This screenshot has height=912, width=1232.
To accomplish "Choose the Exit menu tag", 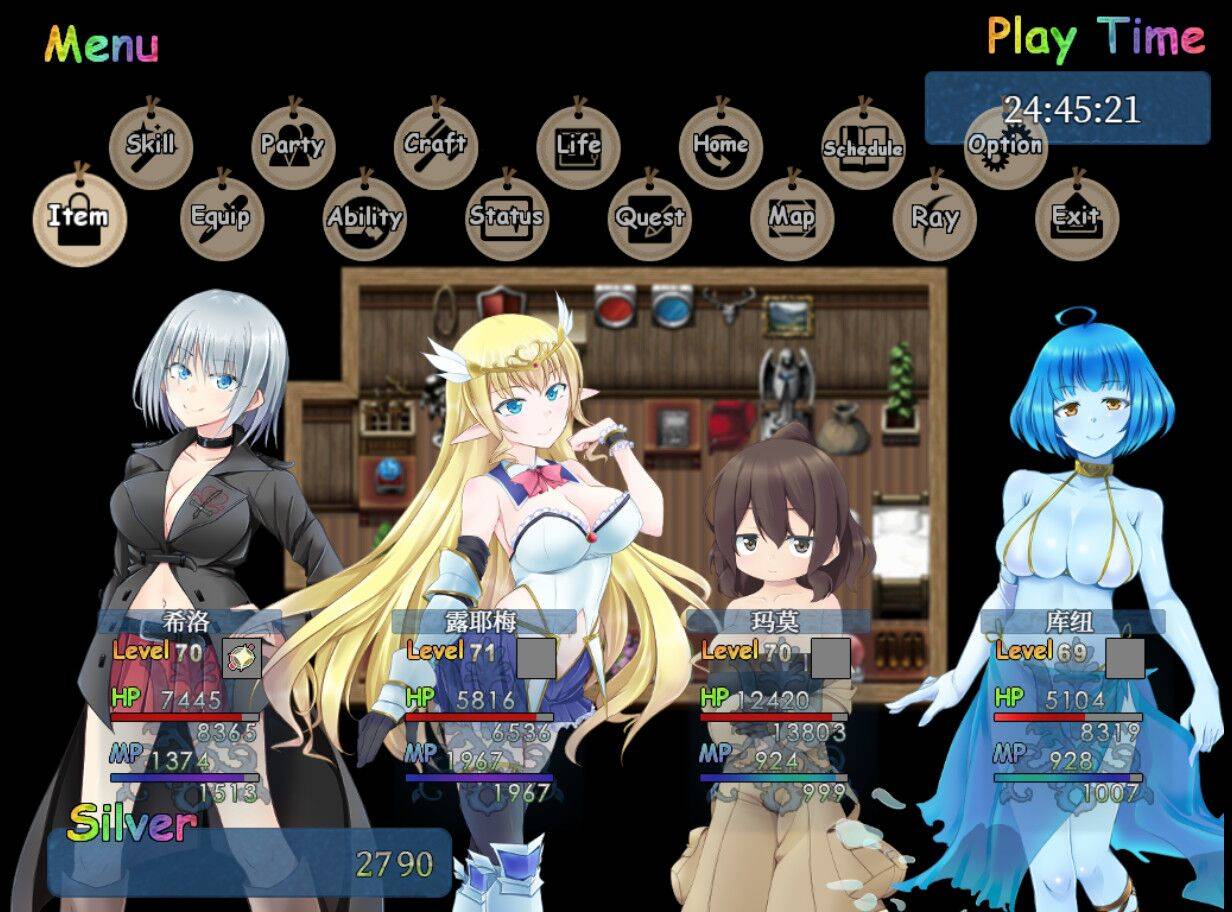I will [1076, 218].
